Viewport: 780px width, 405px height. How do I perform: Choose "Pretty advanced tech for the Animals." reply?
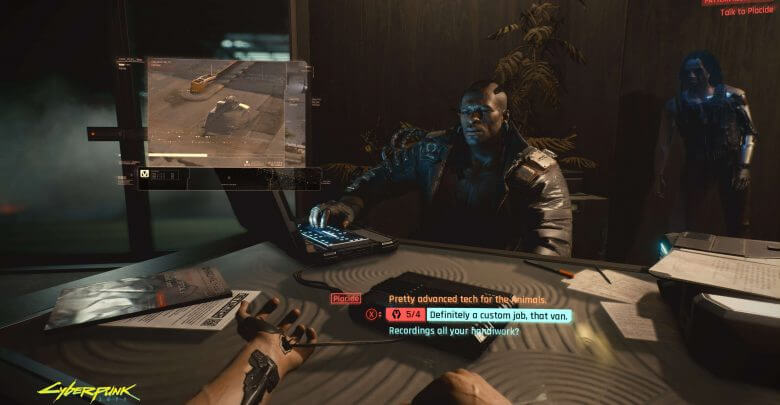[x=467, y=299]
